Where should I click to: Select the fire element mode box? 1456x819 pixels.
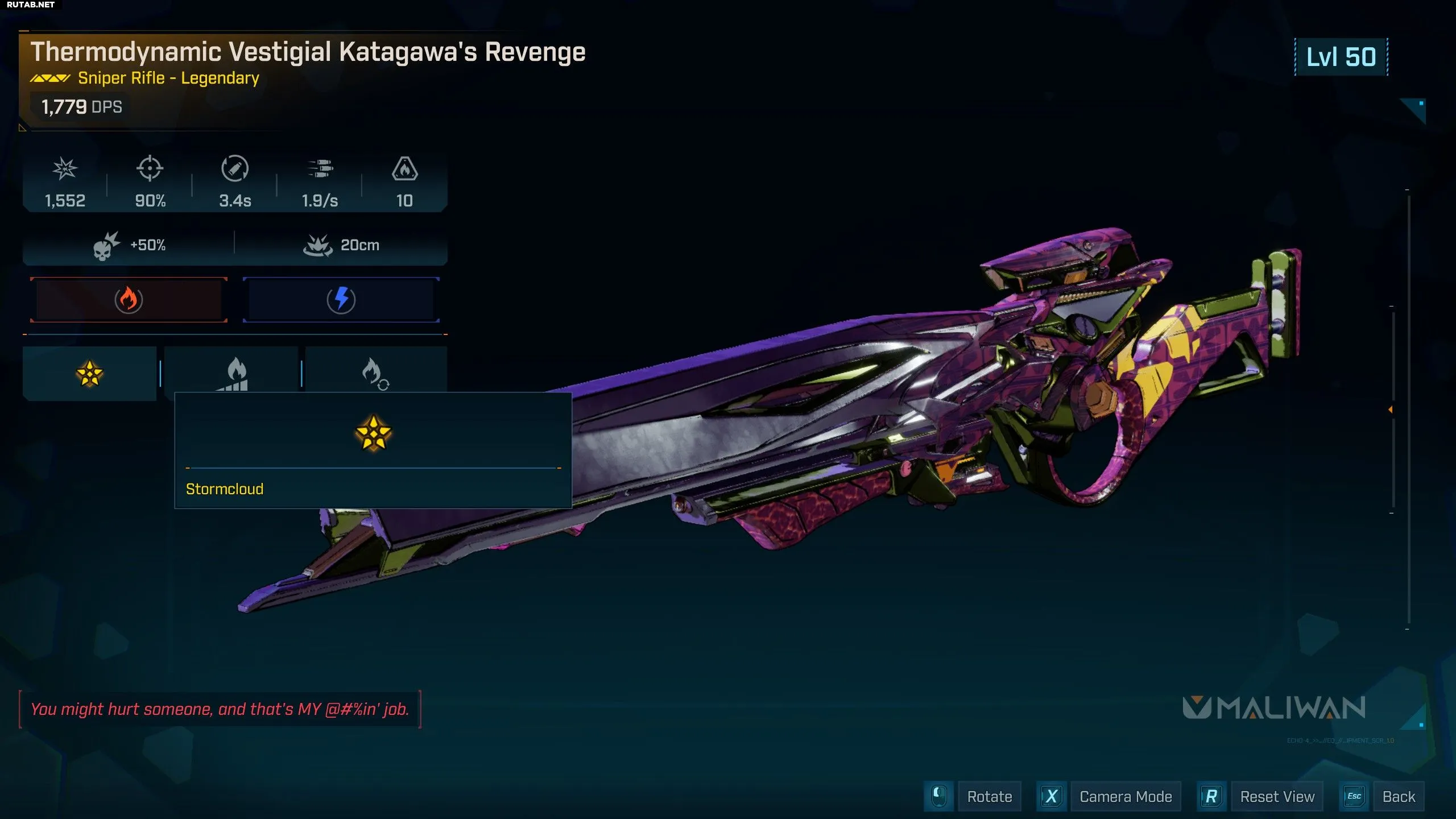pos(129,300)
